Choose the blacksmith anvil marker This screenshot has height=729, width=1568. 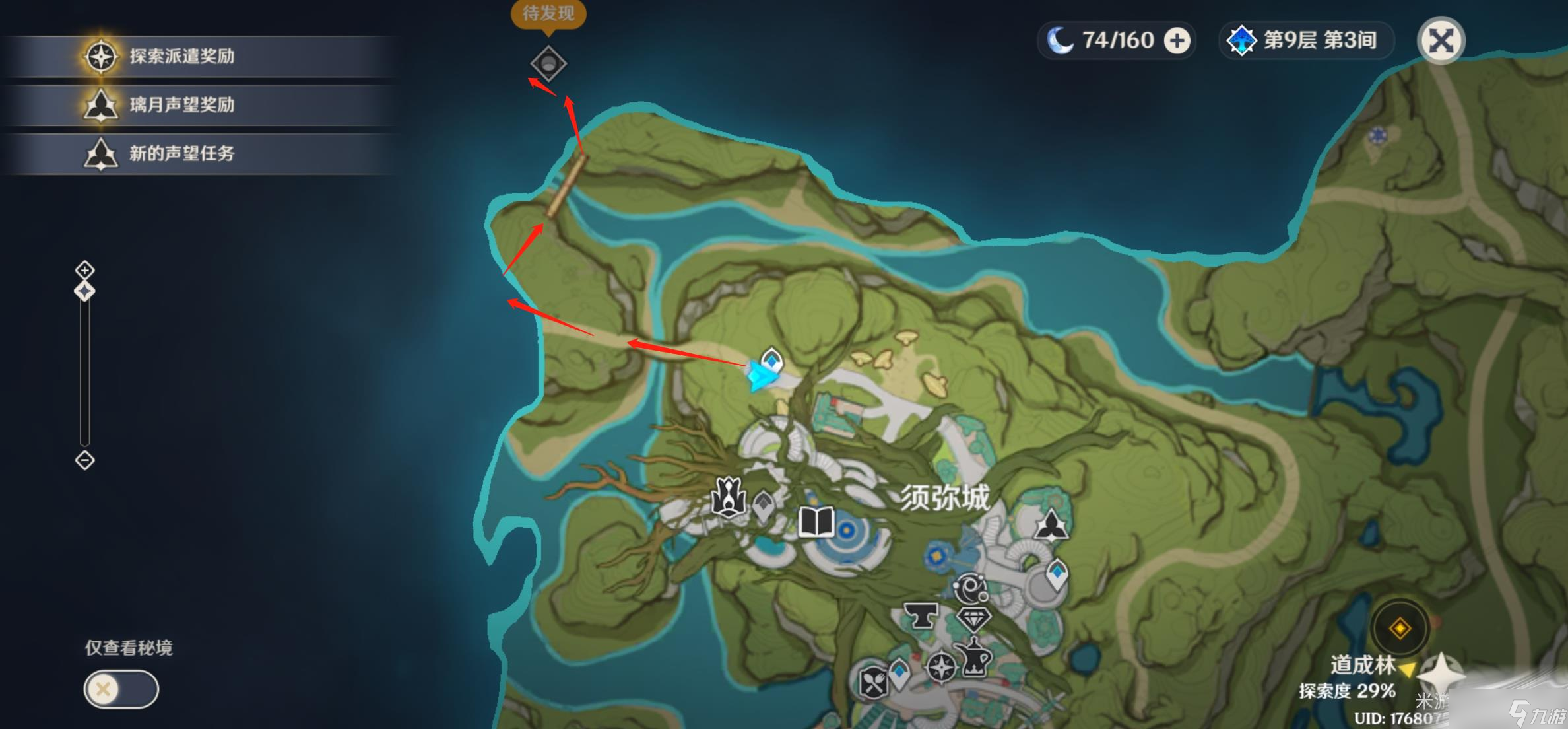click(x=921, y=615)
